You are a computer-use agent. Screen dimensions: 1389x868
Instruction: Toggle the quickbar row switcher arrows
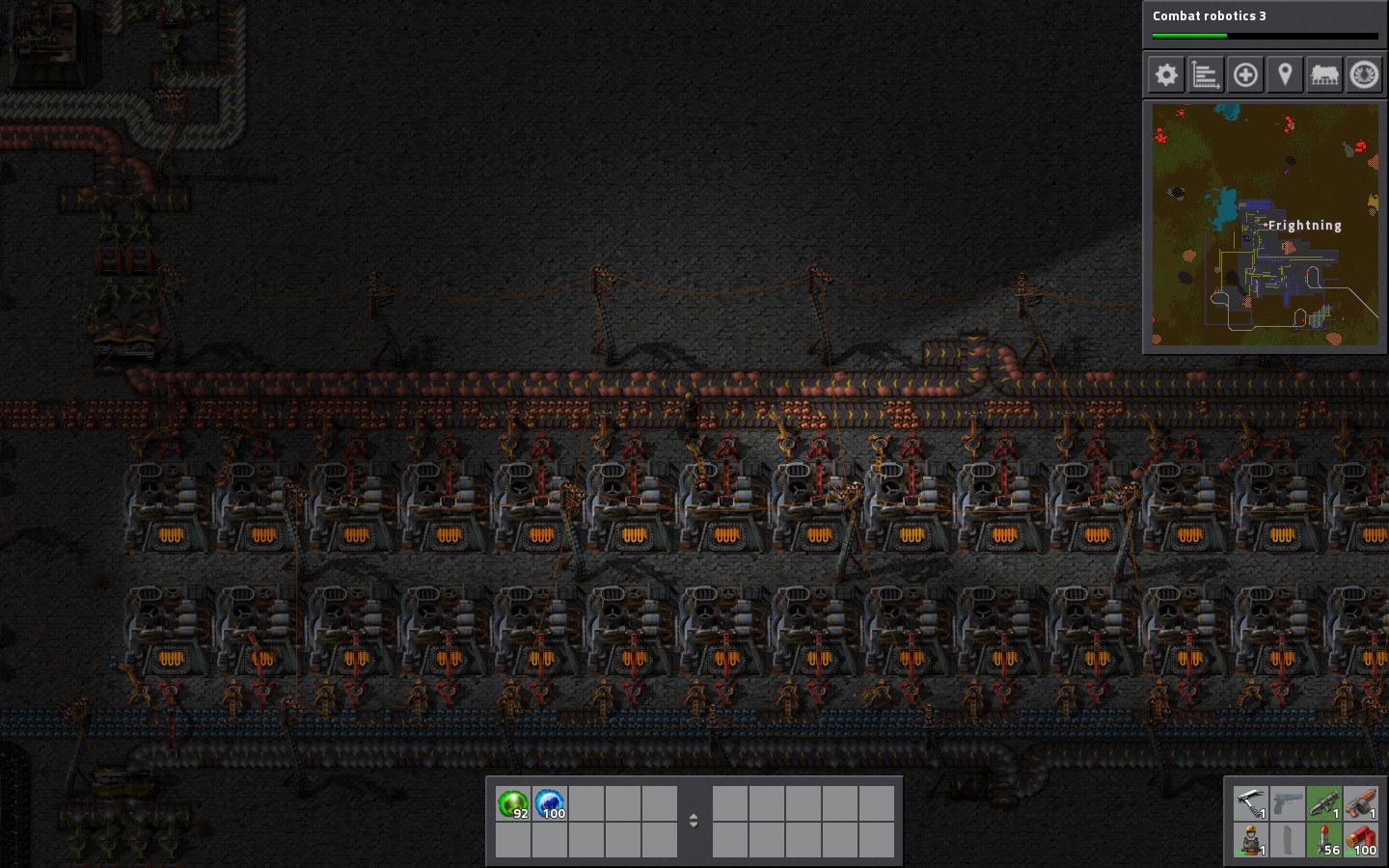tap(694, 821)
